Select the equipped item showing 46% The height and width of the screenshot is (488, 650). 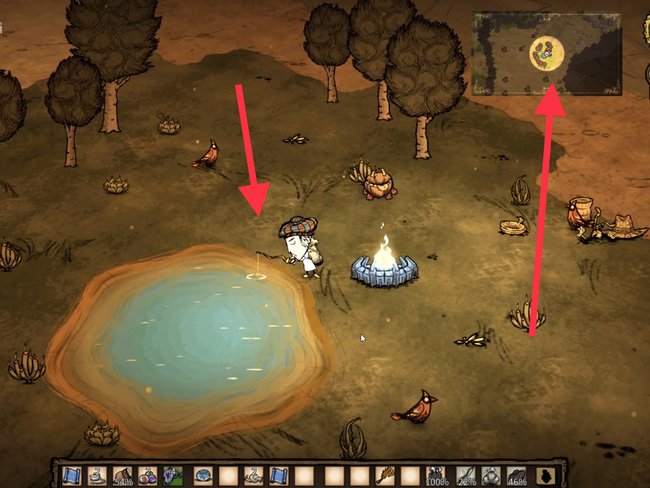pos(518,474)
